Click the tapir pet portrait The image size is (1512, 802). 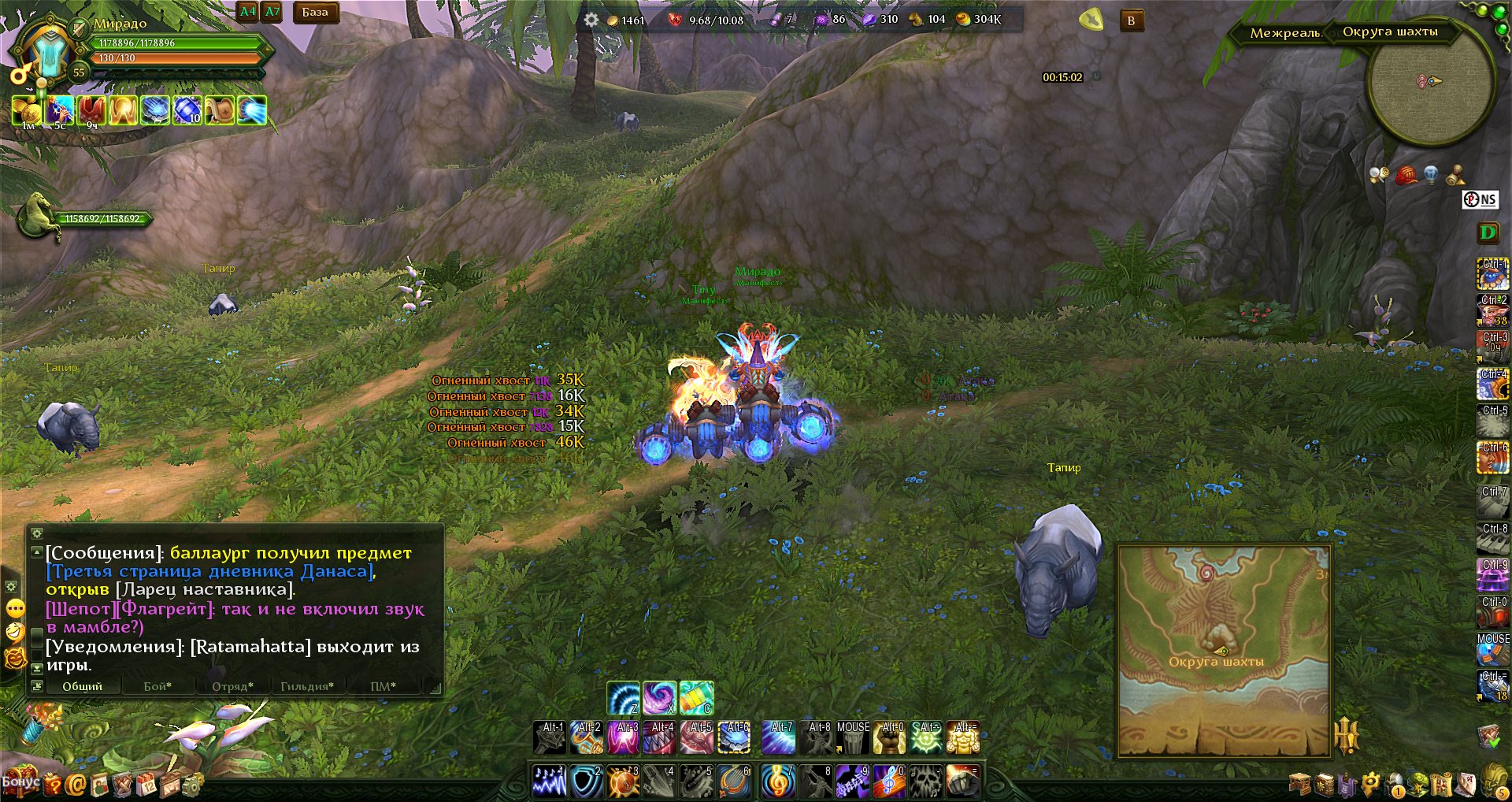pyautogui.click(x=38, y=217)
